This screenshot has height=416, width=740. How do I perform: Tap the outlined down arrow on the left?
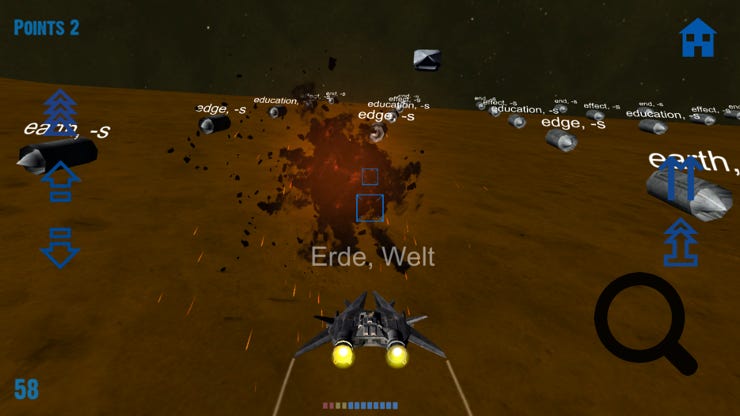(x=60, y=246)
